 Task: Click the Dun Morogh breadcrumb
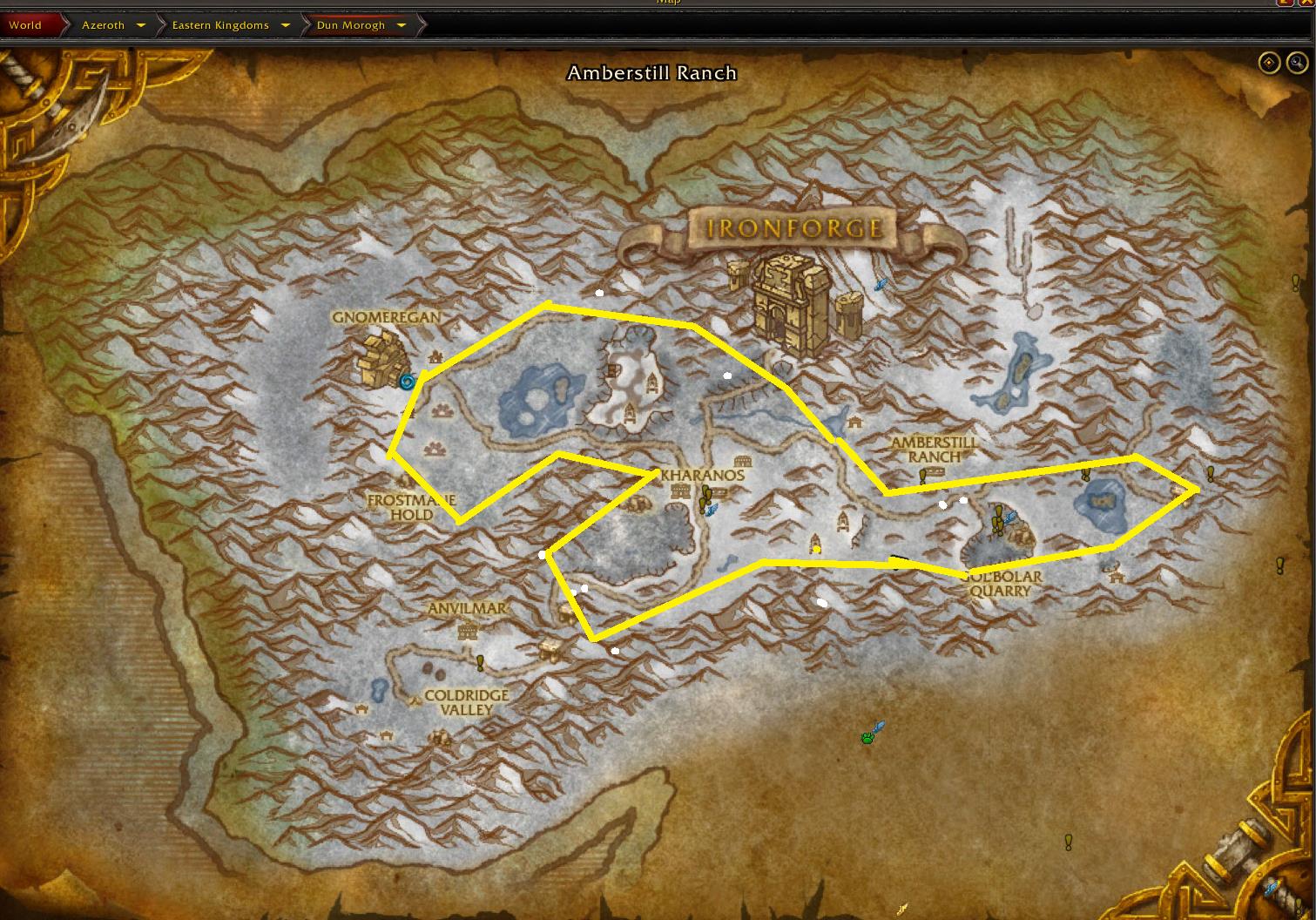coord(350,25)
